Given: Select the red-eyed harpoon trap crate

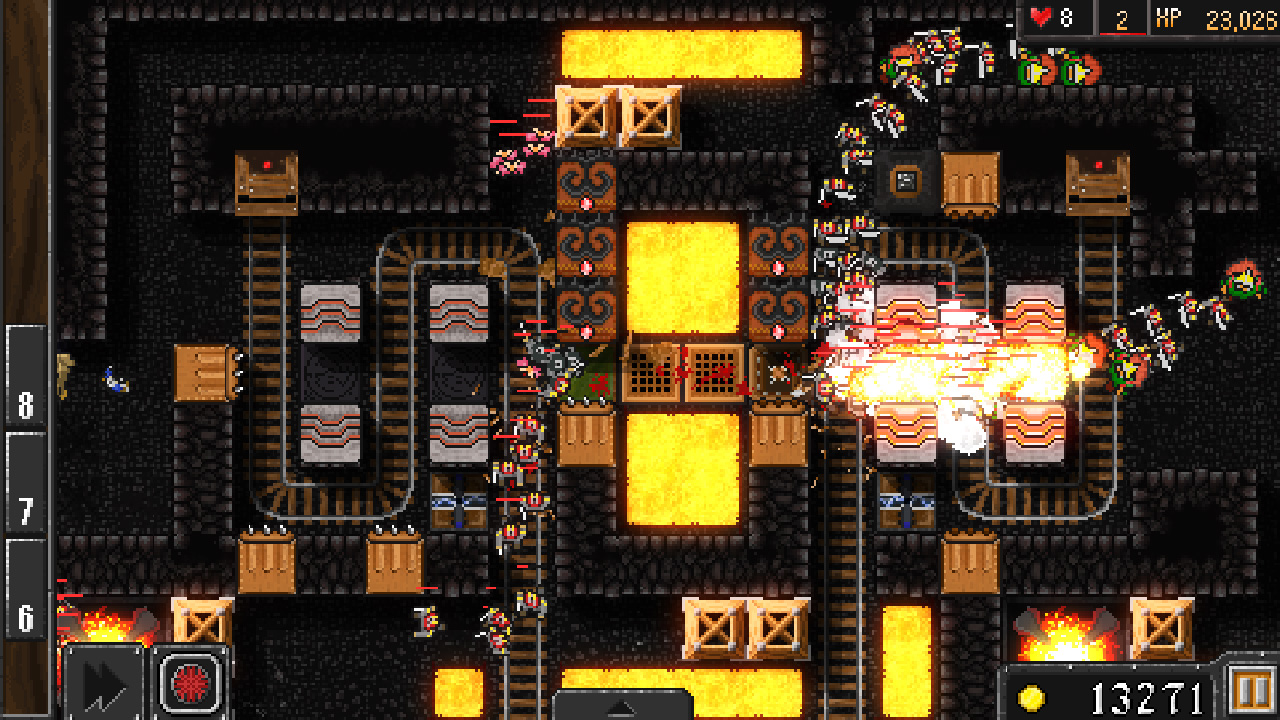Looking at the screenshot, I should point(265,185).
